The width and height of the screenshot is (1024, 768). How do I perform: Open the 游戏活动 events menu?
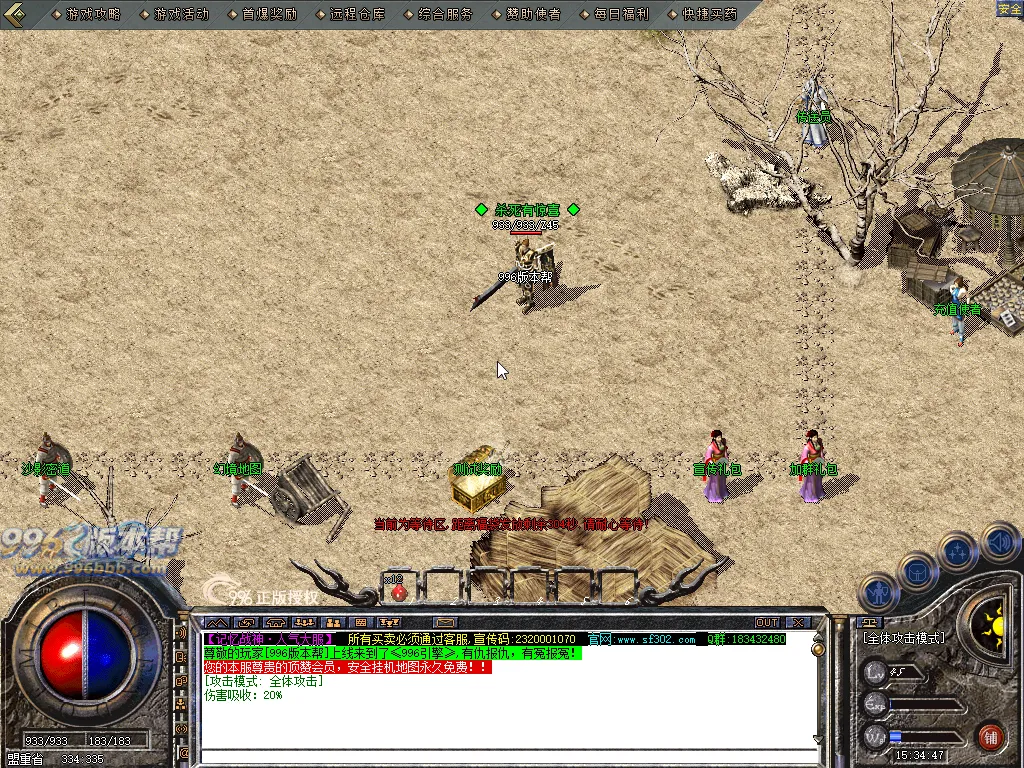coord(181,14)
